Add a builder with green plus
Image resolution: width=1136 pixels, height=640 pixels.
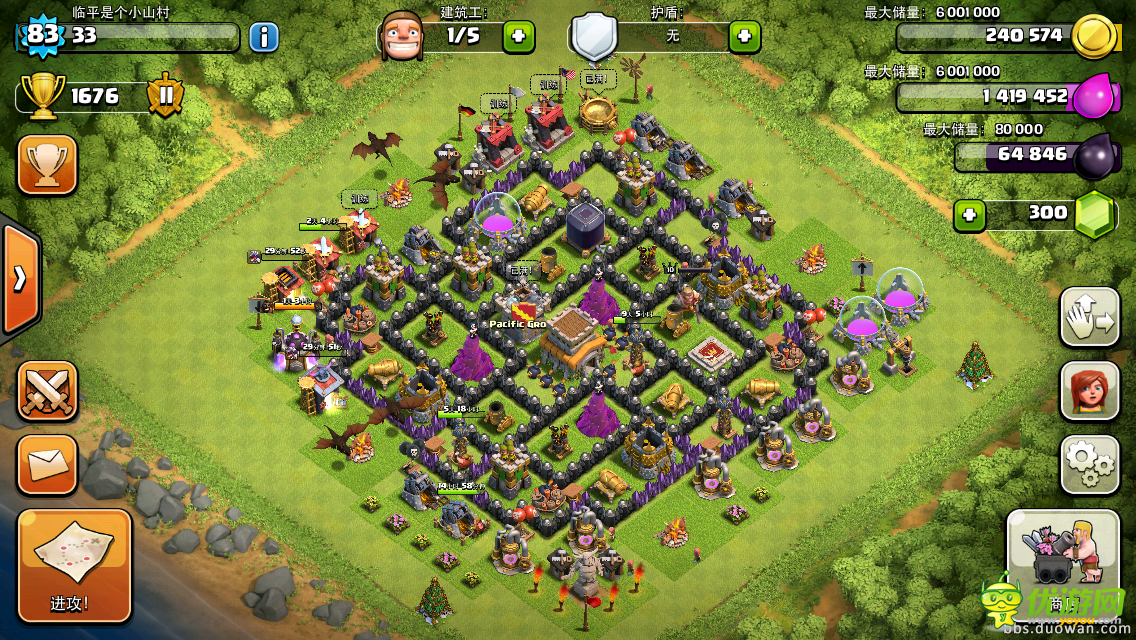point(518,37)
